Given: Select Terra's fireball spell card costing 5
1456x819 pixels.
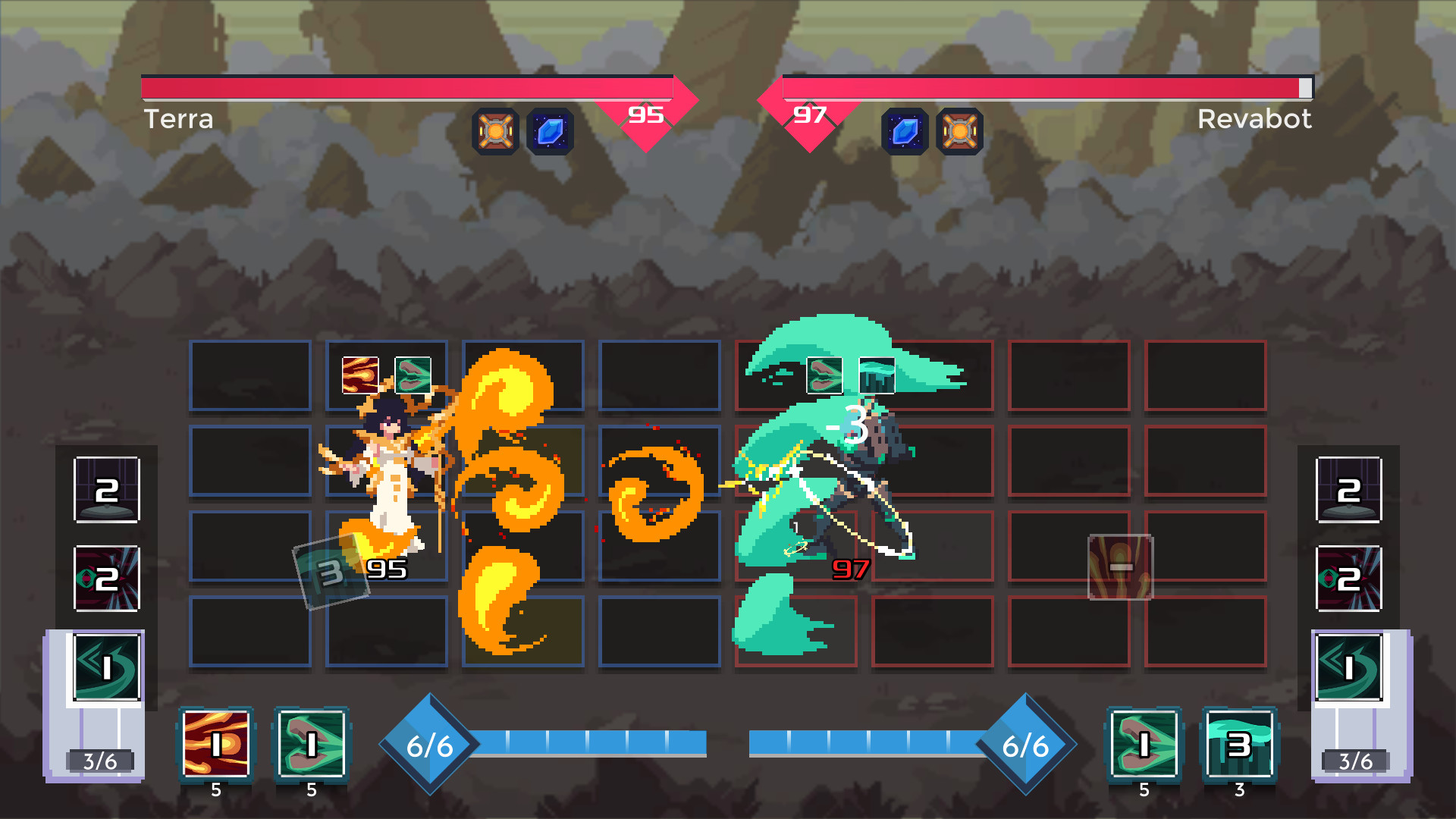Looking at the screenshot, I should point(216,747).
